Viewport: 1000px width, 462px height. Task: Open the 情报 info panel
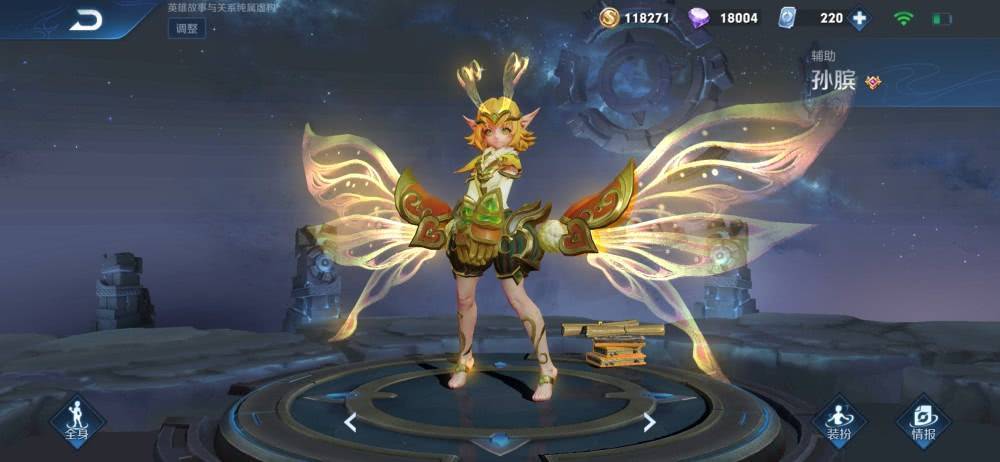click(x=923, y=420)
